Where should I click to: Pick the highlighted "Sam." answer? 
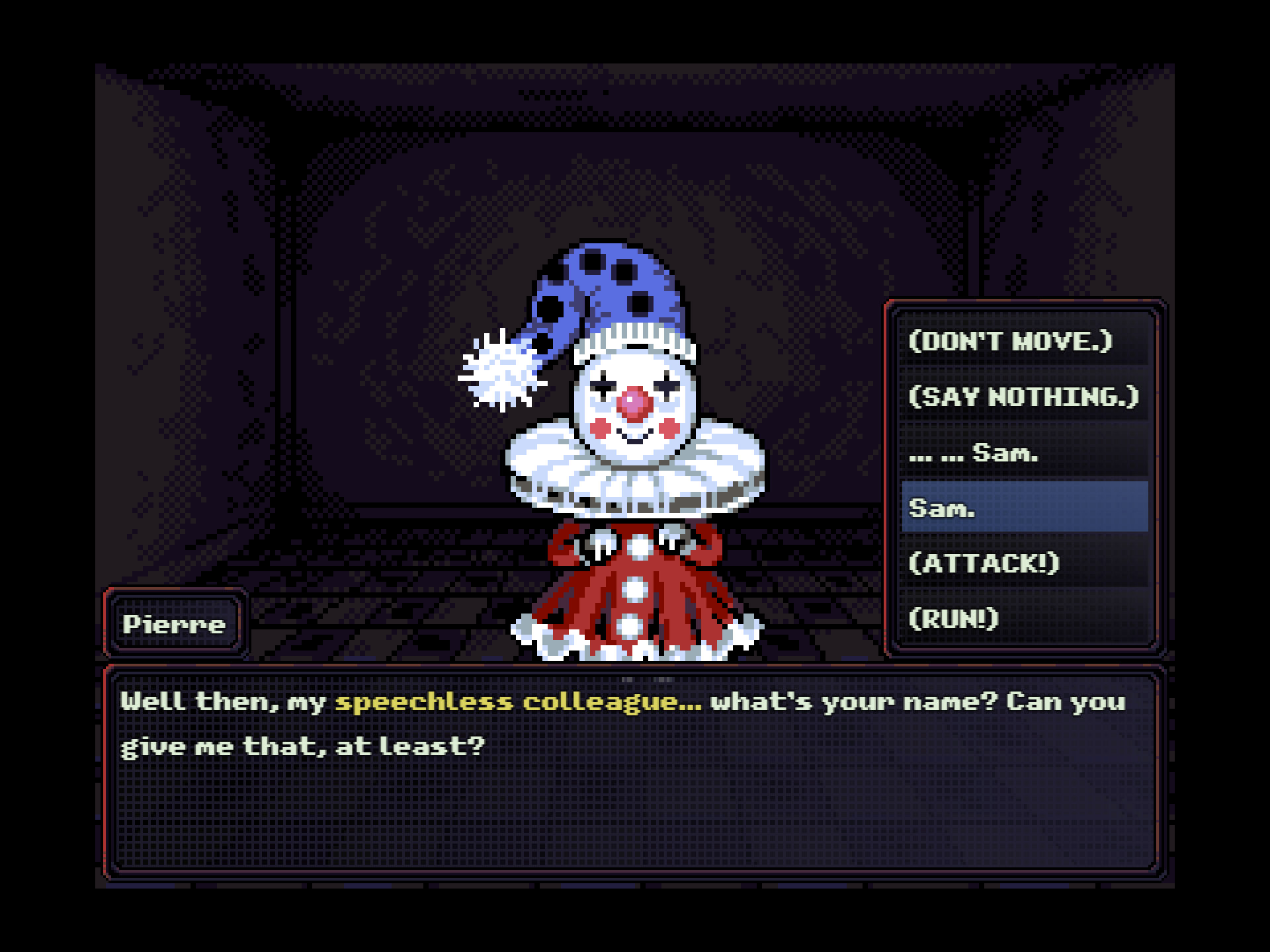point(1024,508)
